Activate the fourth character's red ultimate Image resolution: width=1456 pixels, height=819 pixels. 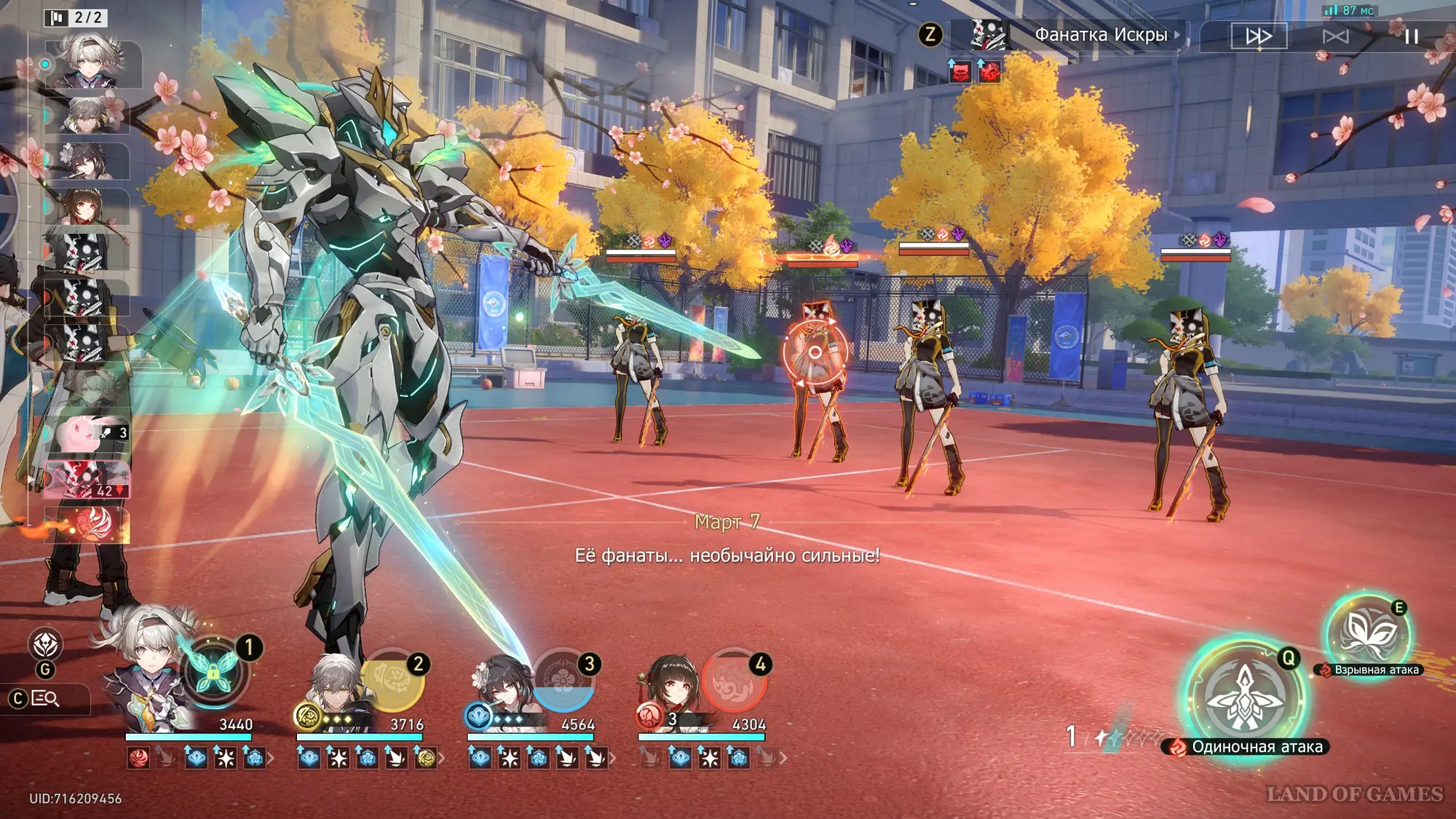tap(734, 681)
